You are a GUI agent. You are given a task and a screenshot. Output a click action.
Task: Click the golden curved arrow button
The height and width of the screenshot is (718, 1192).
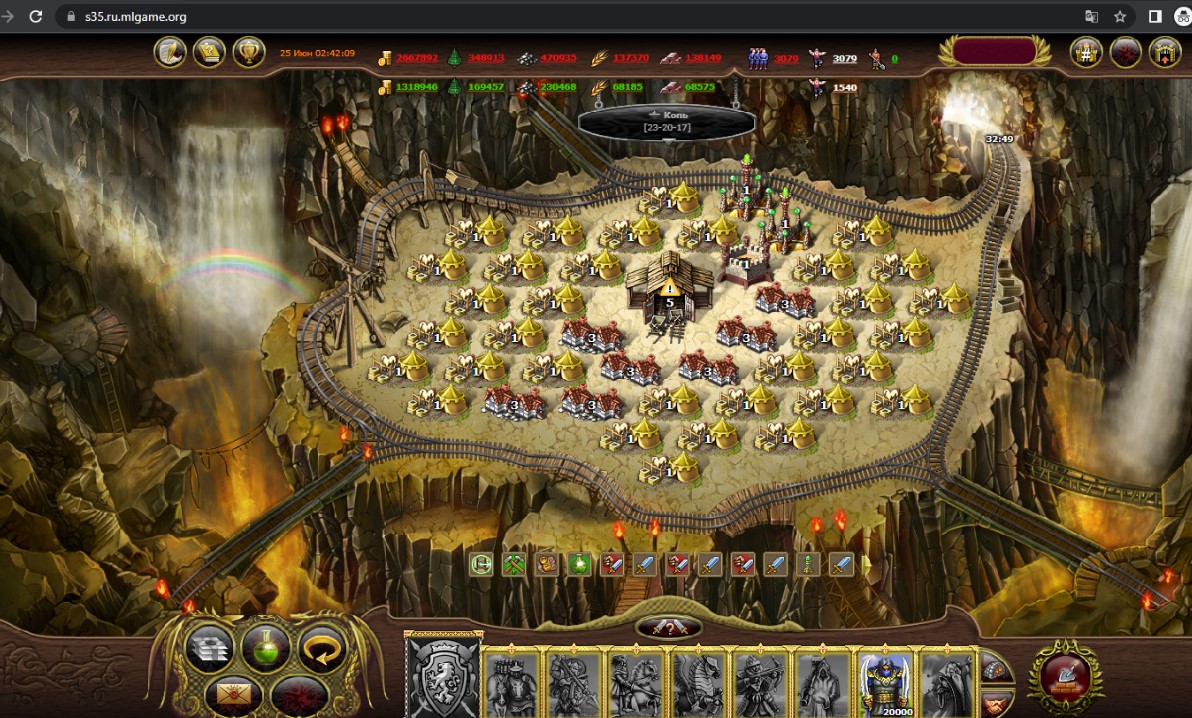coord(322,648)
